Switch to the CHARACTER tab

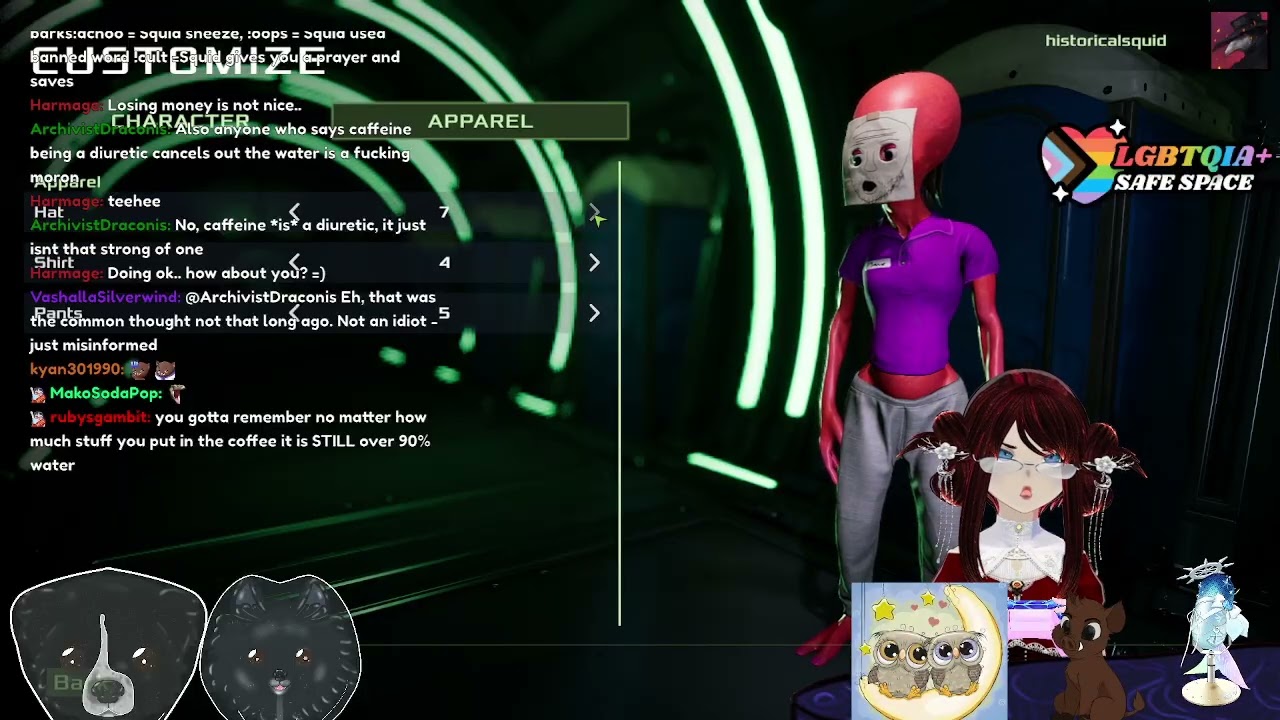pyautogui.click(x=180, y=121)
